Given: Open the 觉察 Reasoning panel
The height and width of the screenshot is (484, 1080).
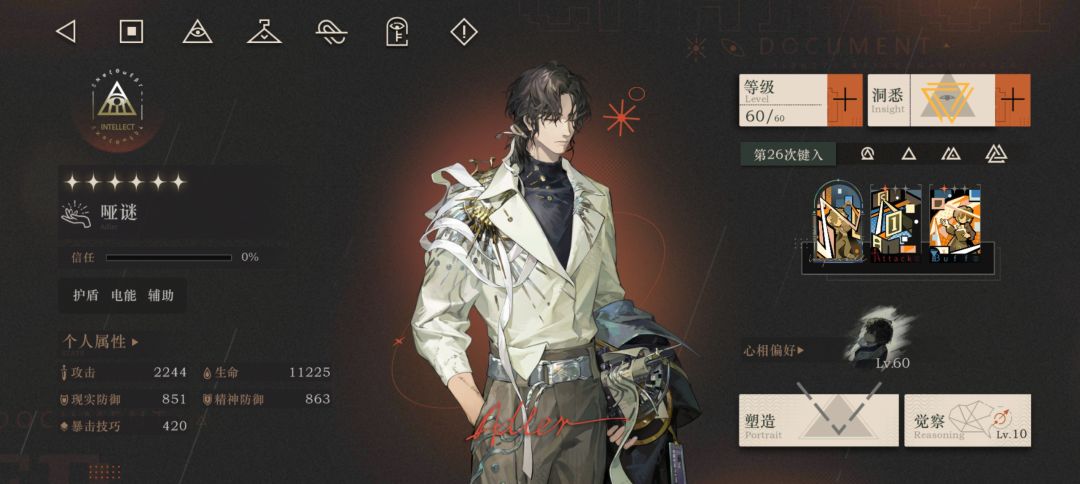Looking at the screenshot, I should tap(967, 420).
